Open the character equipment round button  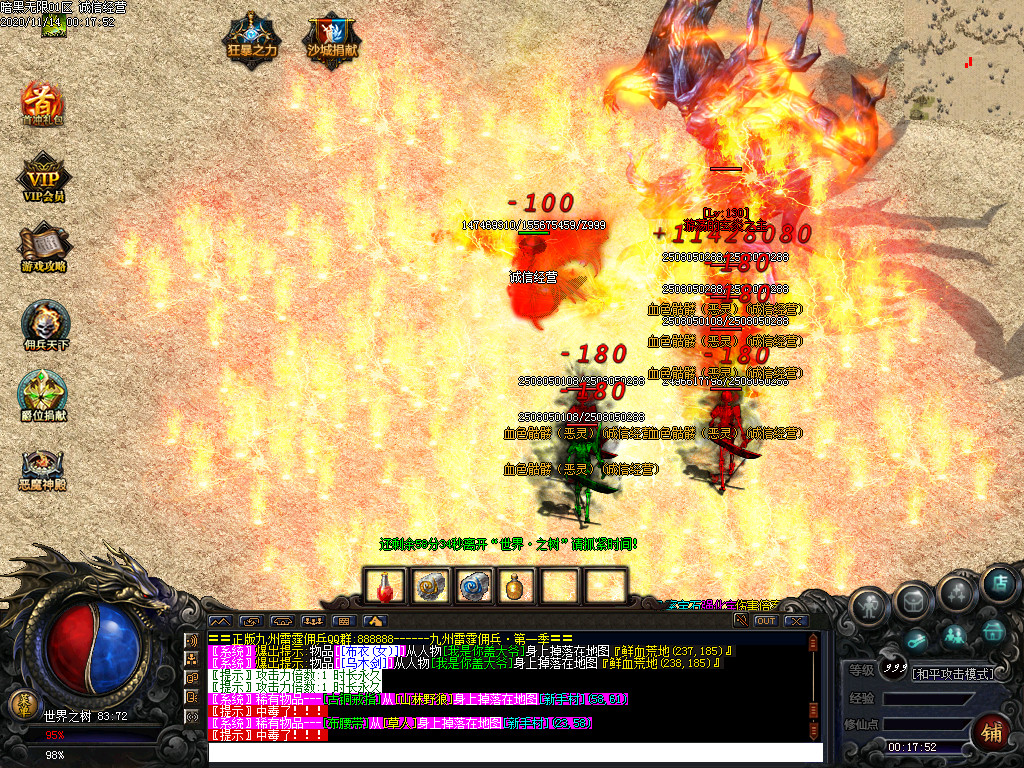point(871,604)
